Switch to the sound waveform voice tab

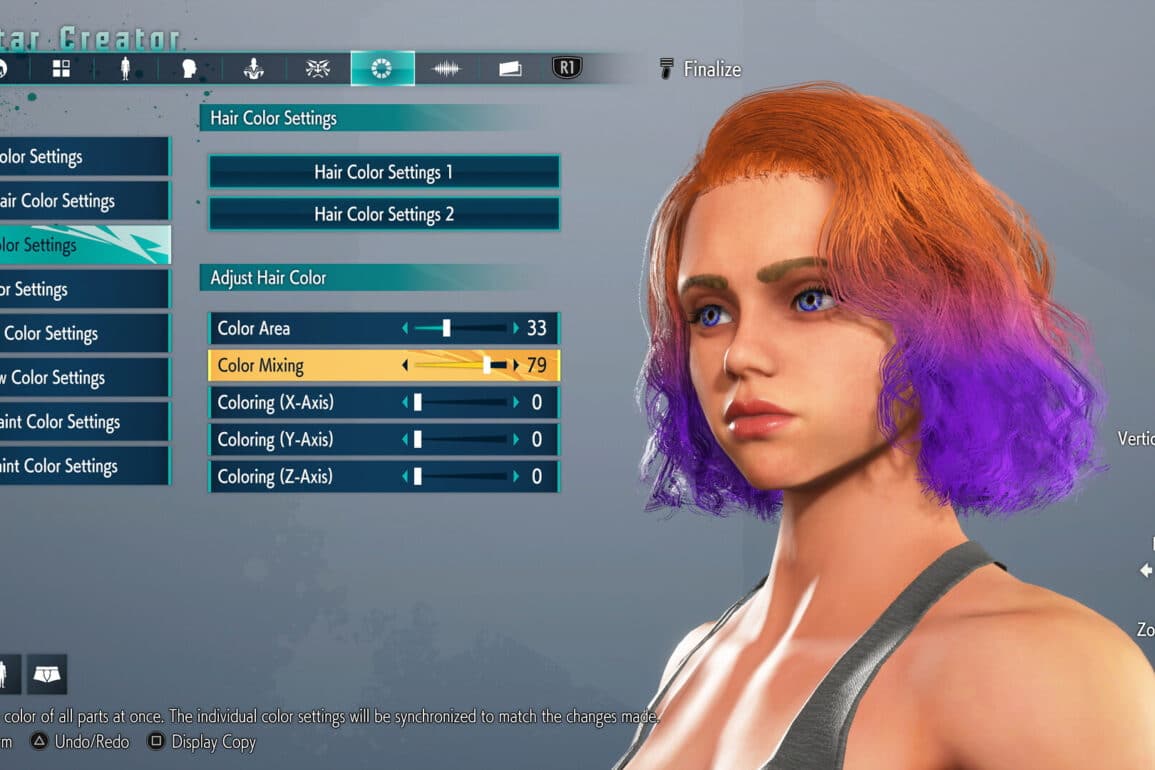click(x=446, y=68)
